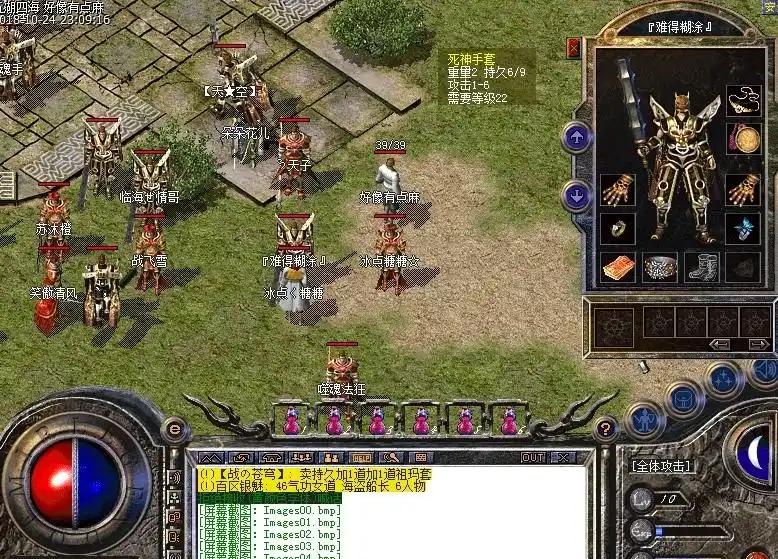This screenshot has height=559, width=778.
Task: Select the left glove equipment slot
Action: [x=617, y=189]
